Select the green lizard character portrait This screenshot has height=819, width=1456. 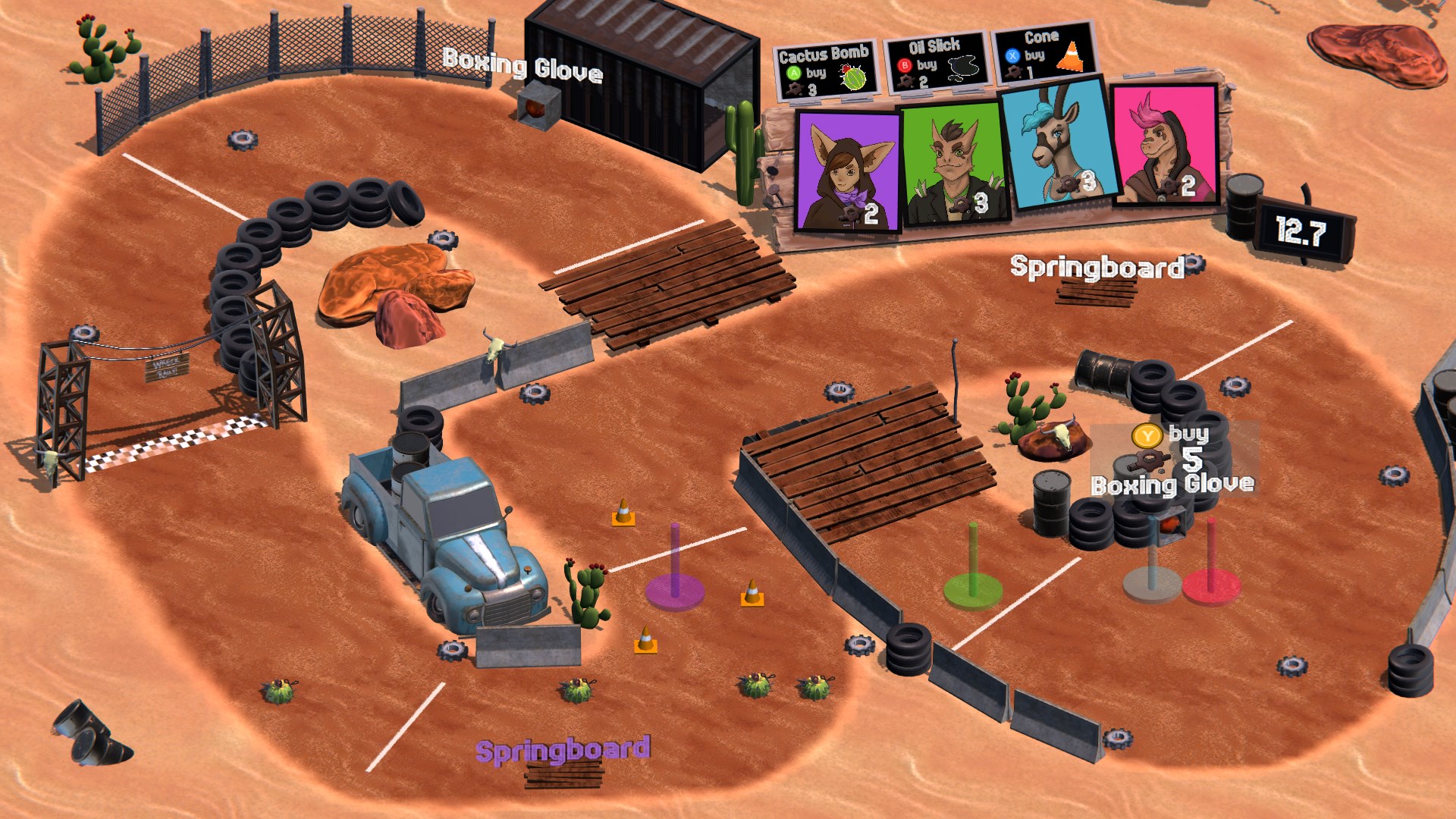(x=953, y=164)
